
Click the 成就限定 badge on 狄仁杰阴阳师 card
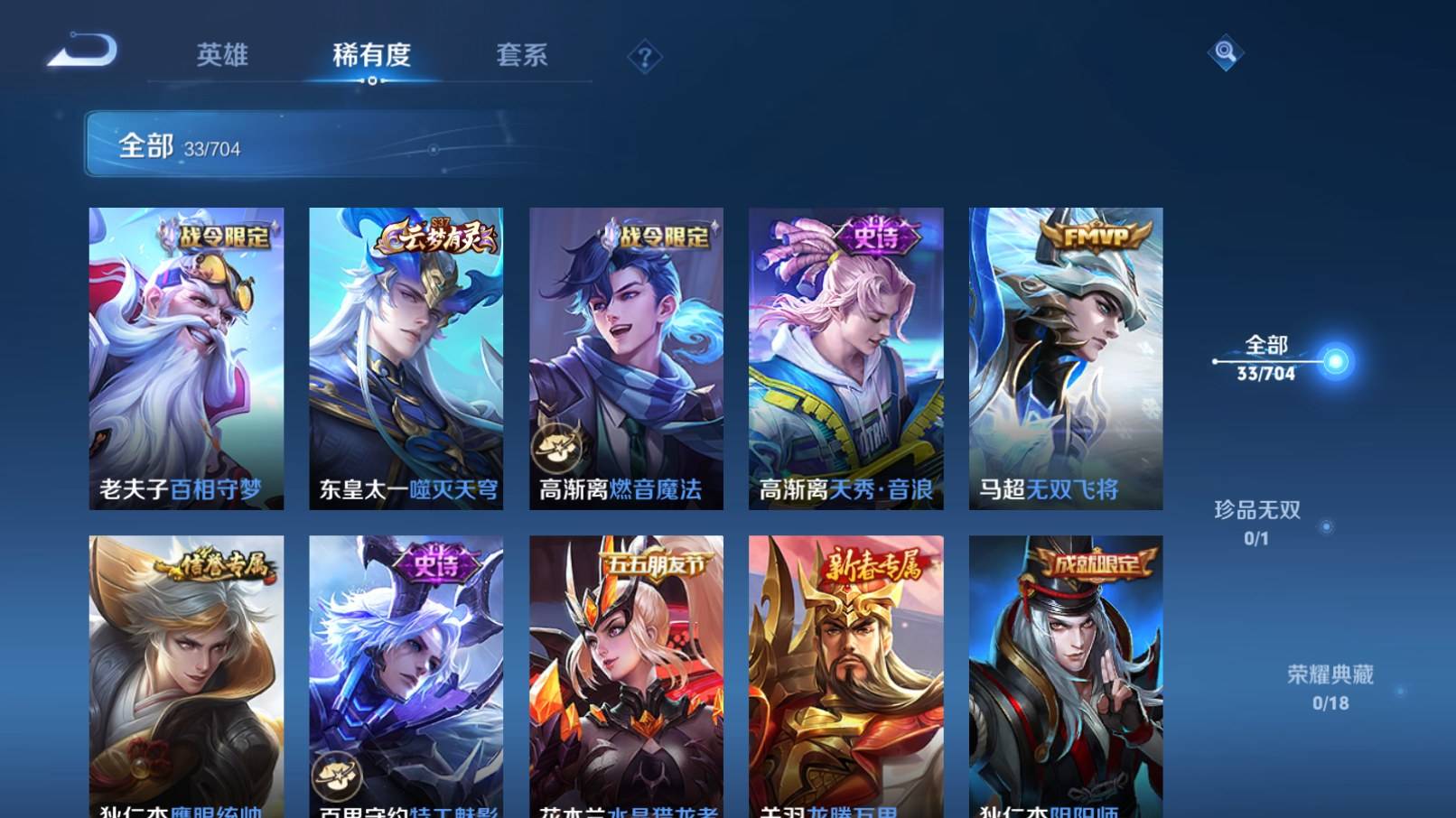[1095, 563]
